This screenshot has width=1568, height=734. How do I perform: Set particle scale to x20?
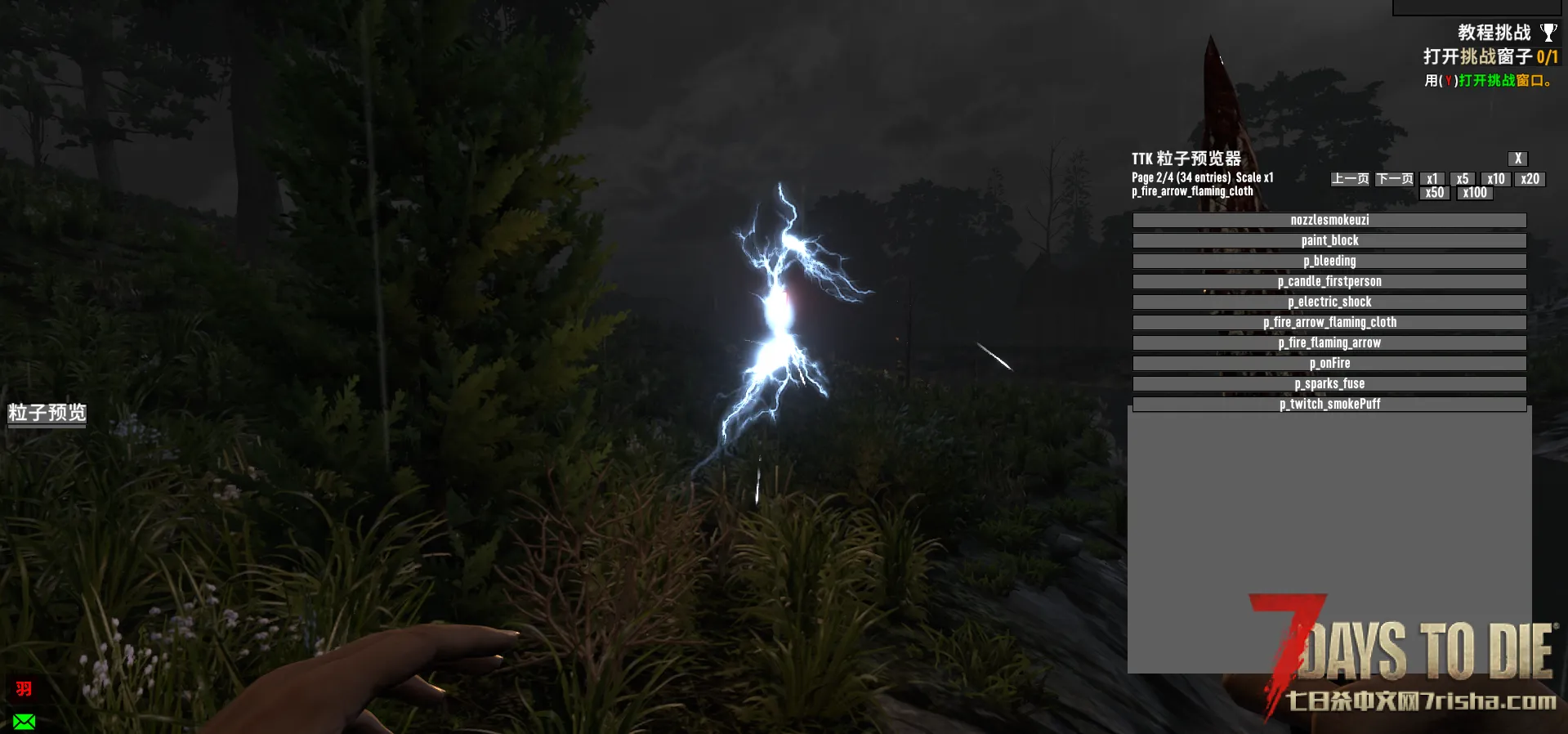click(x=1530, y=179)
